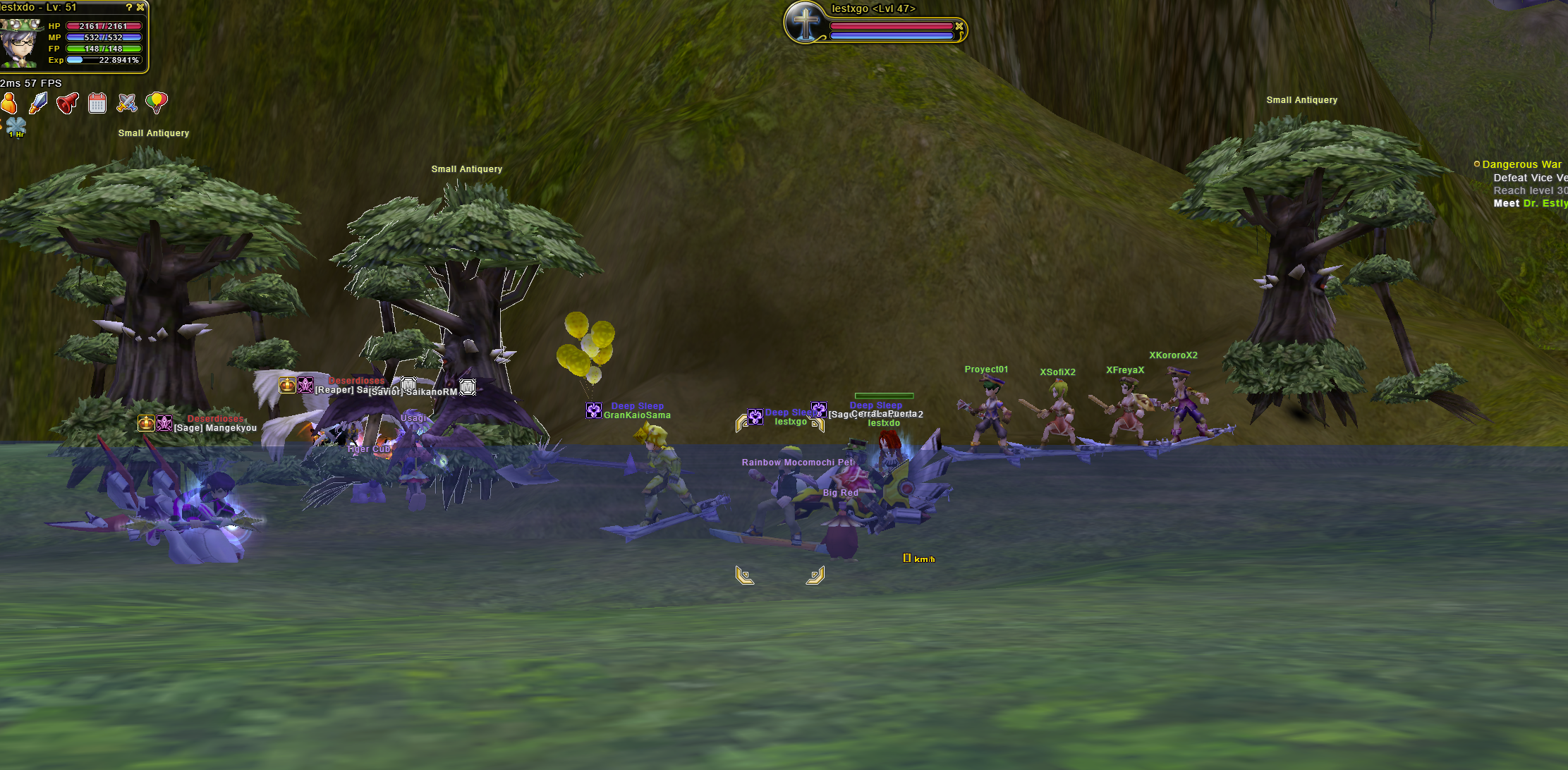The image size is (1568, 770).
Task: Open the red megaphone announcement icon
Action: [68, 104]
